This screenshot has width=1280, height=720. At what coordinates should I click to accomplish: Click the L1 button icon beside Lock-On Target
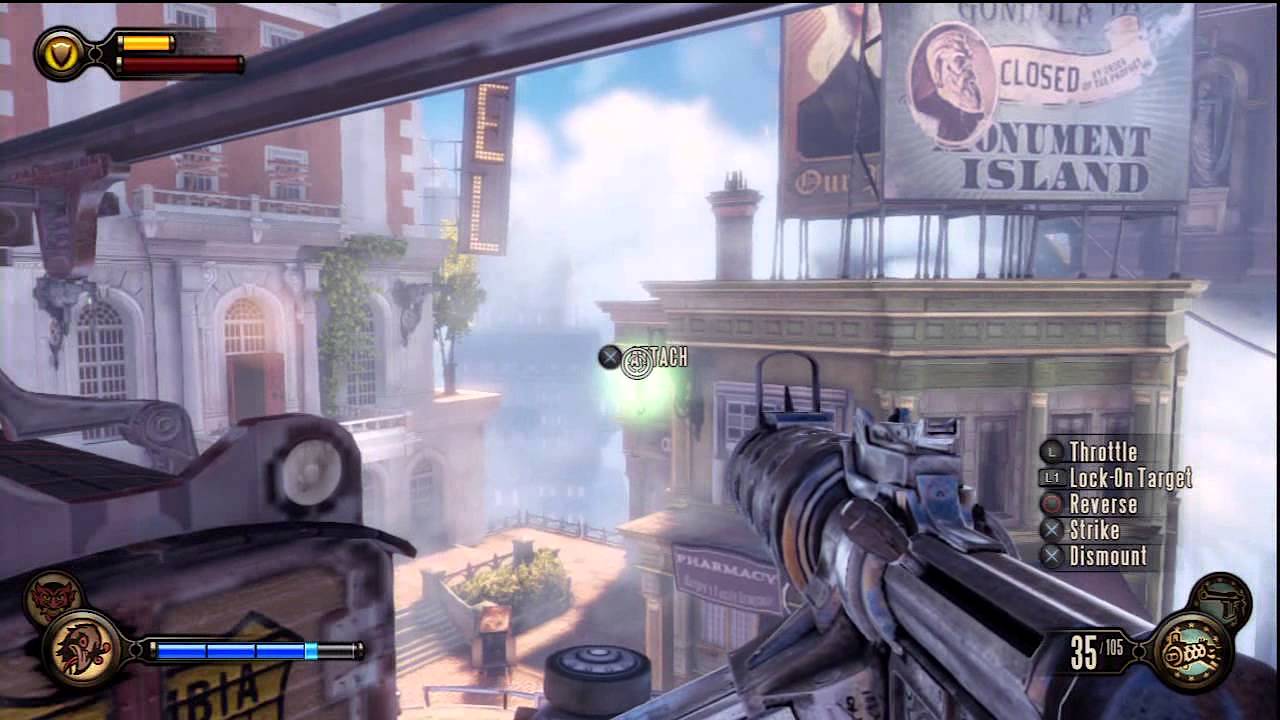coord(1053,479)
